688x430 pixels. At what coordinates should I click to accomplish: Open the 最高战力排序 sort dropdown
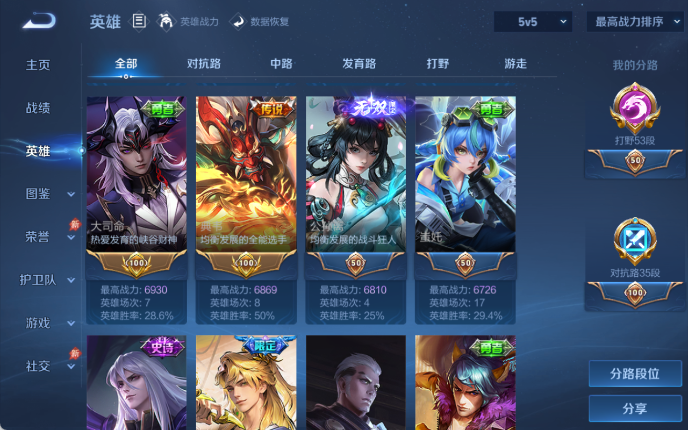pyautogui.click(x=635, y=21)
